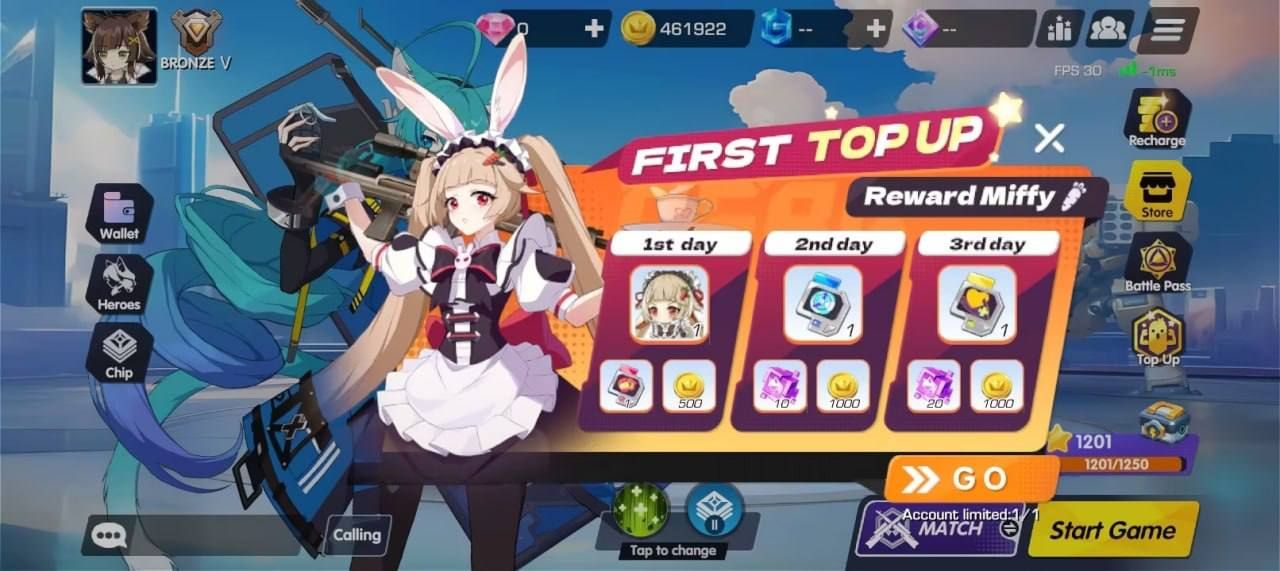Screen dimensions: 1280x571
Task: Open the Heroes menu
Action: [120, 283]
